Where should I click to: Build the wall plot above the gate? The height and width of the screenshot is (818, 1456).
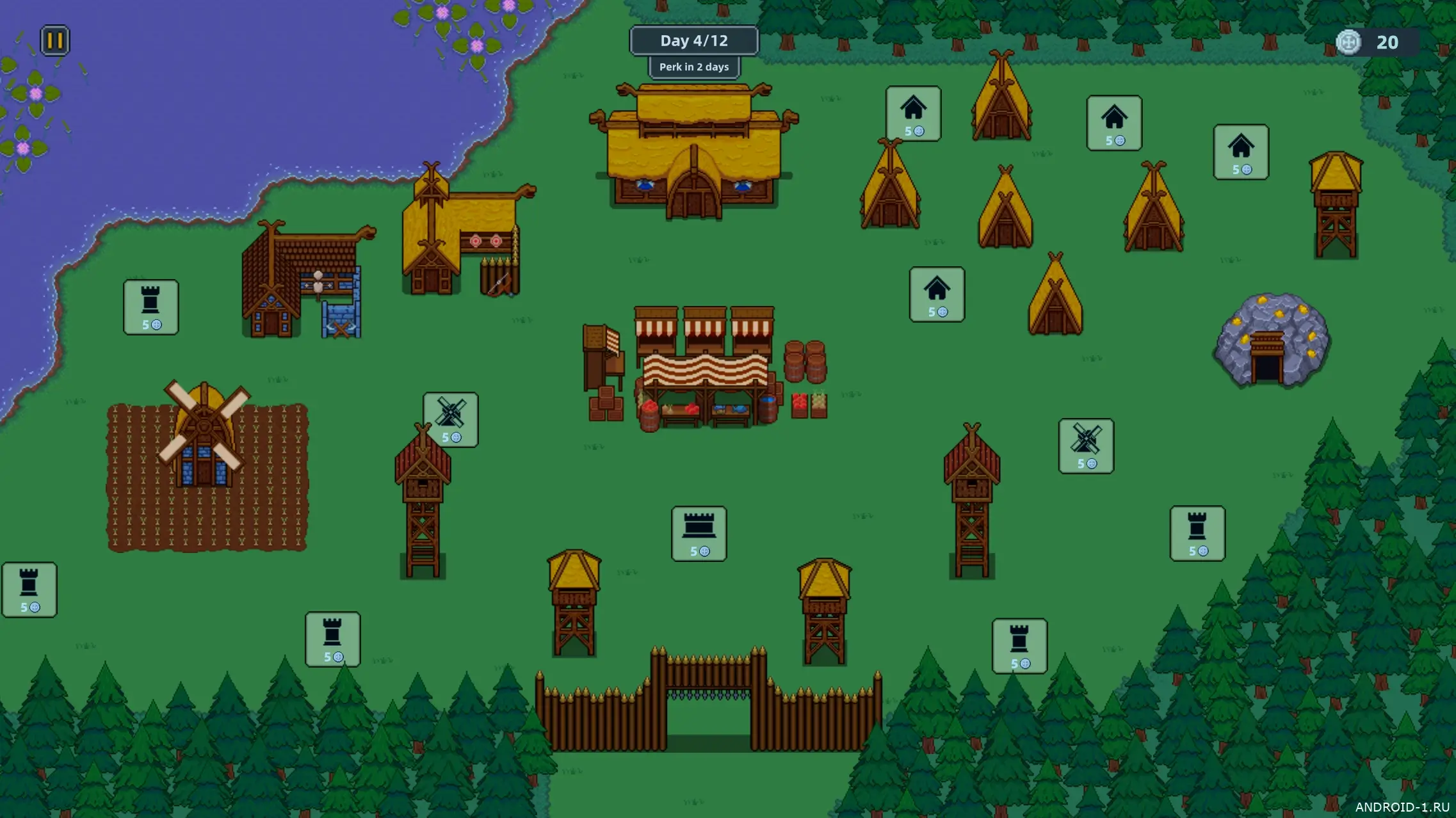[x=699, y=533]
